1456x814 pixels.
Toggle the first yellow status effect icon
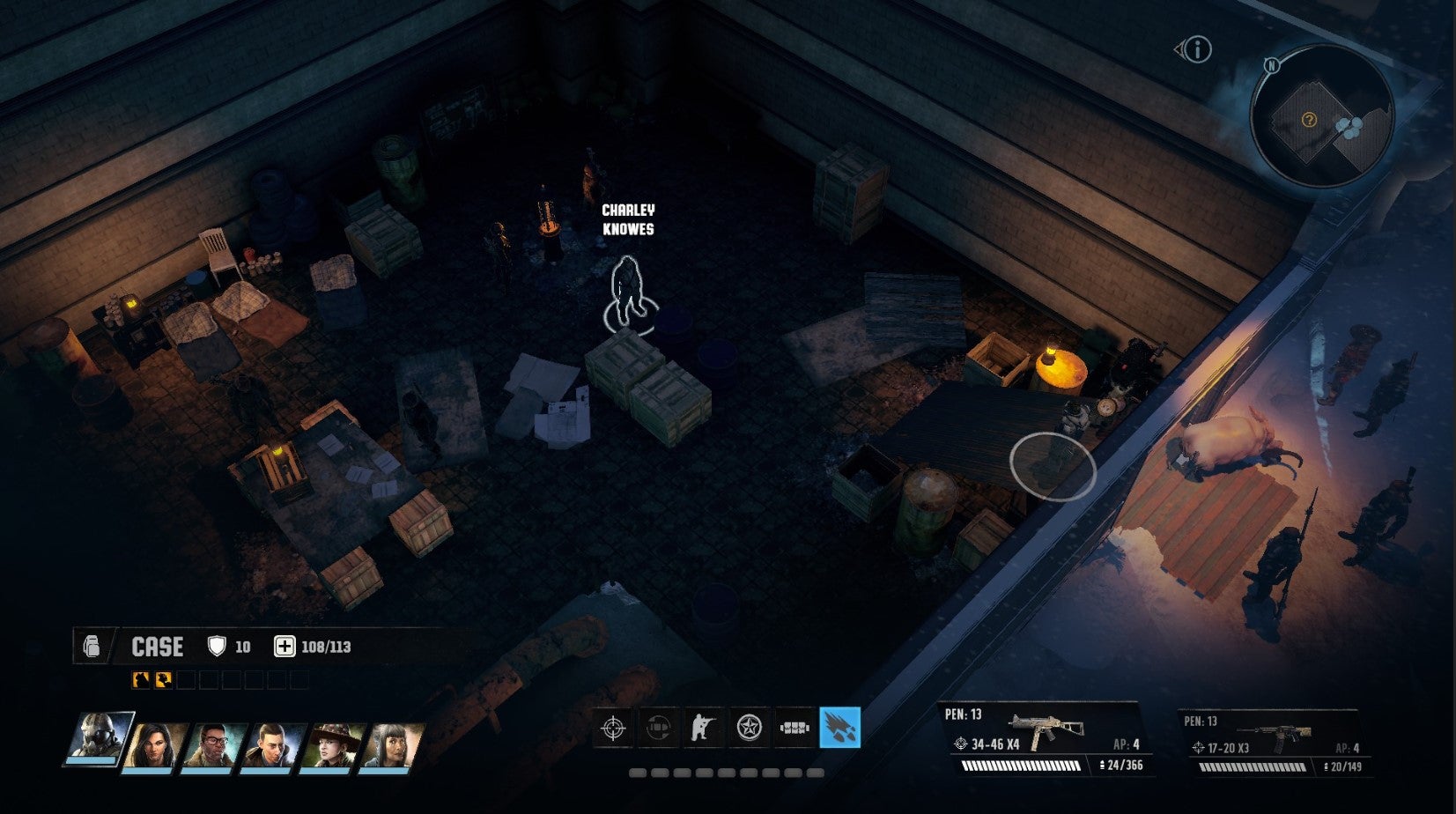point(140,679)
